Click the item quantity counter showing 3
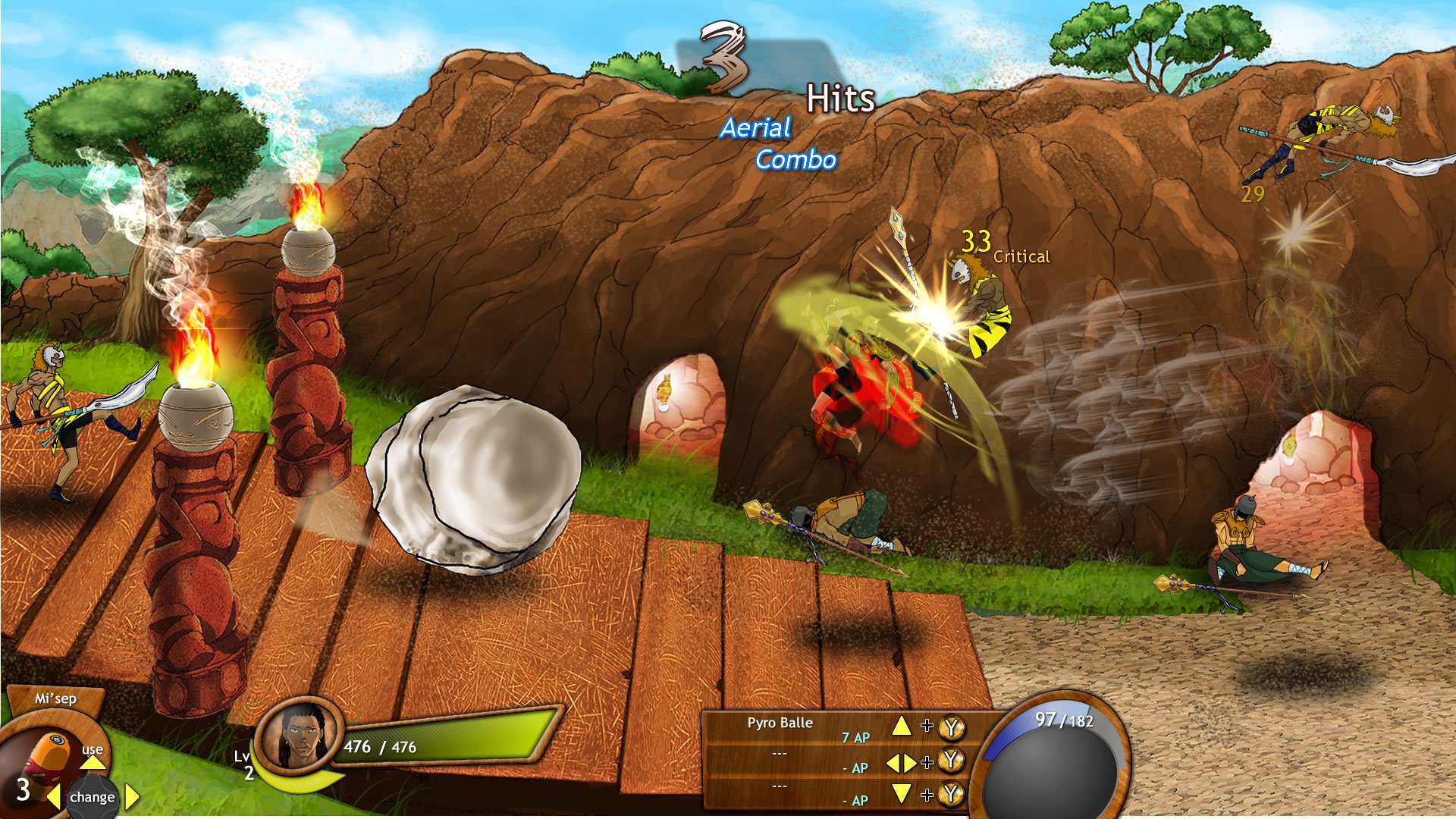Screen dimensions: 1456x819 (23, 789)
